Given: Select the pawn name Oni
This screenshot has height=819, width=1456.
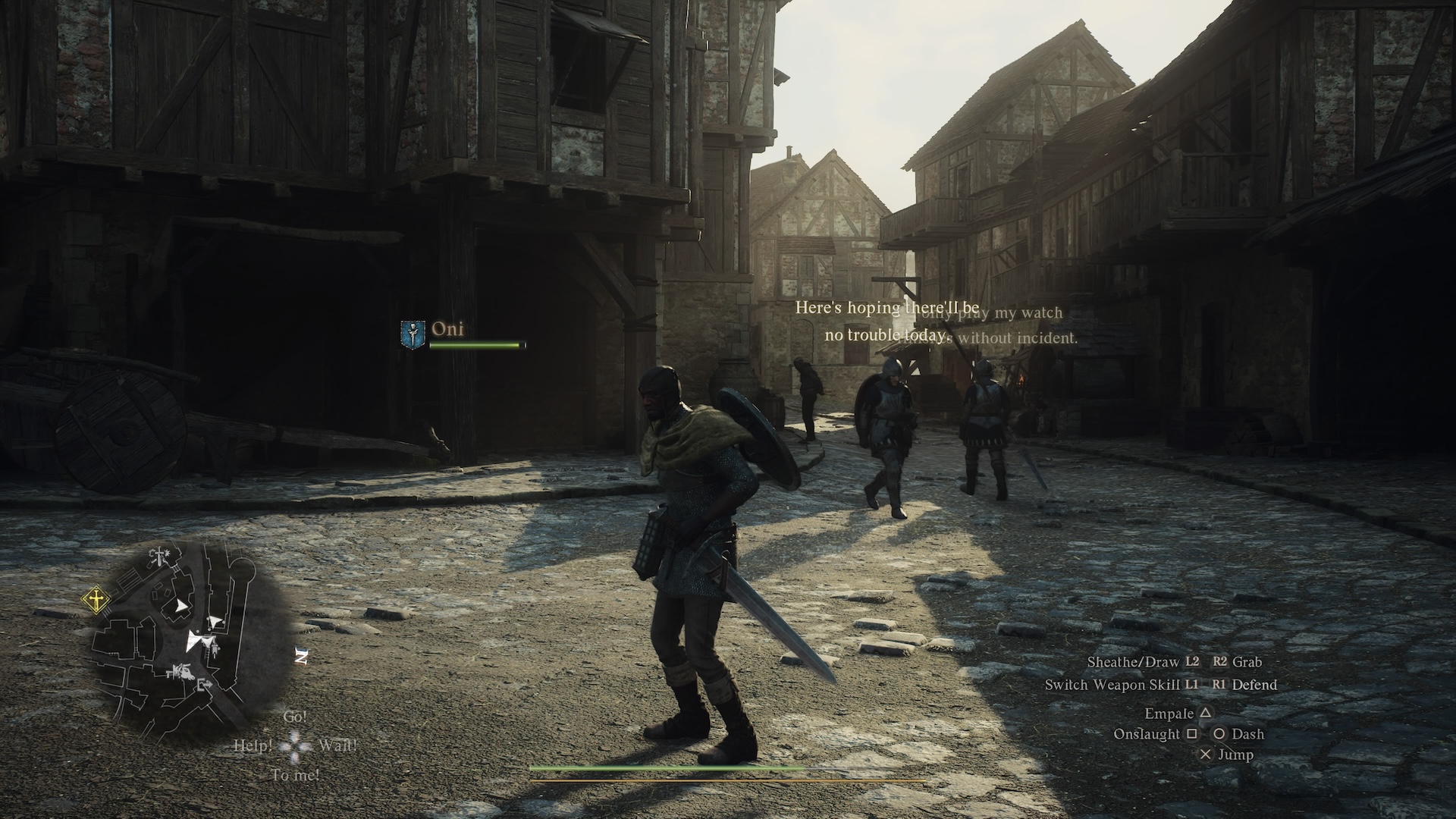Looking at the screenshot, I should [447, 329].
